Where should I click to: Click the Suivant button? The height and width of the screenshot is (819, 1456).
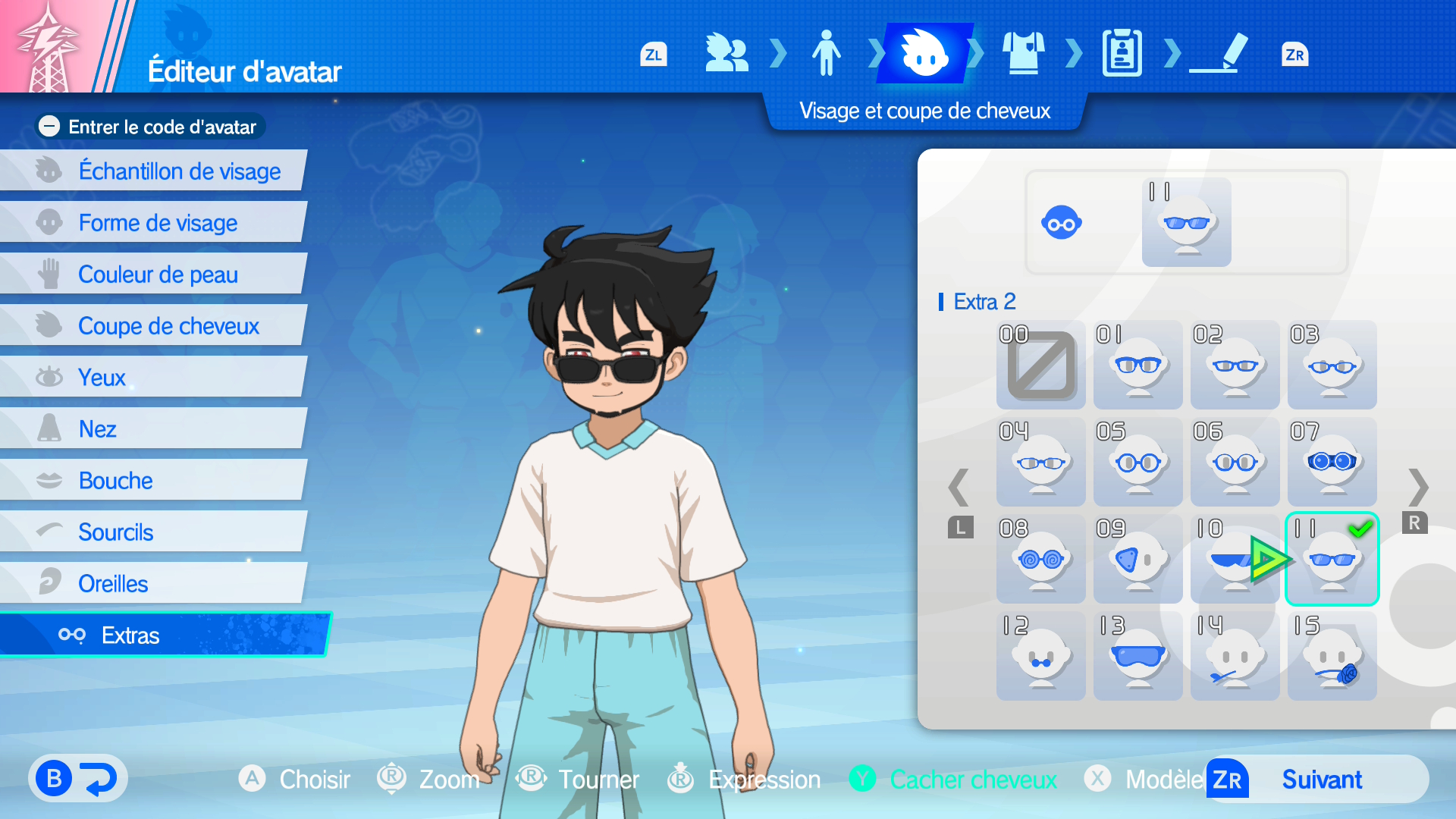click(x=1321, y=780)
